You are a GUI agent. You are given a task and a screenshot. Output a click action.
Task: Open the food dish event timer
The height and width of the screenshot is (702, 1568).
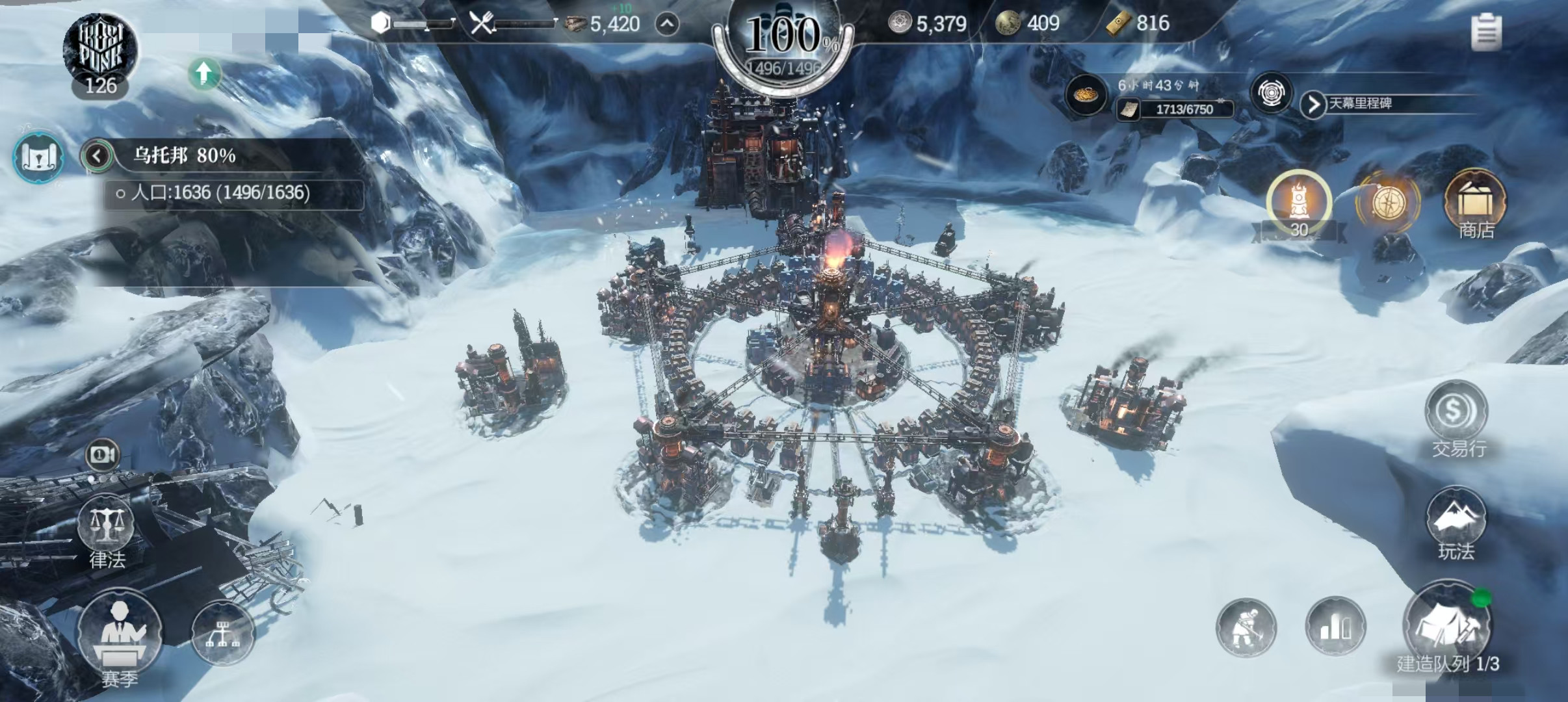tap(1084, 96)
